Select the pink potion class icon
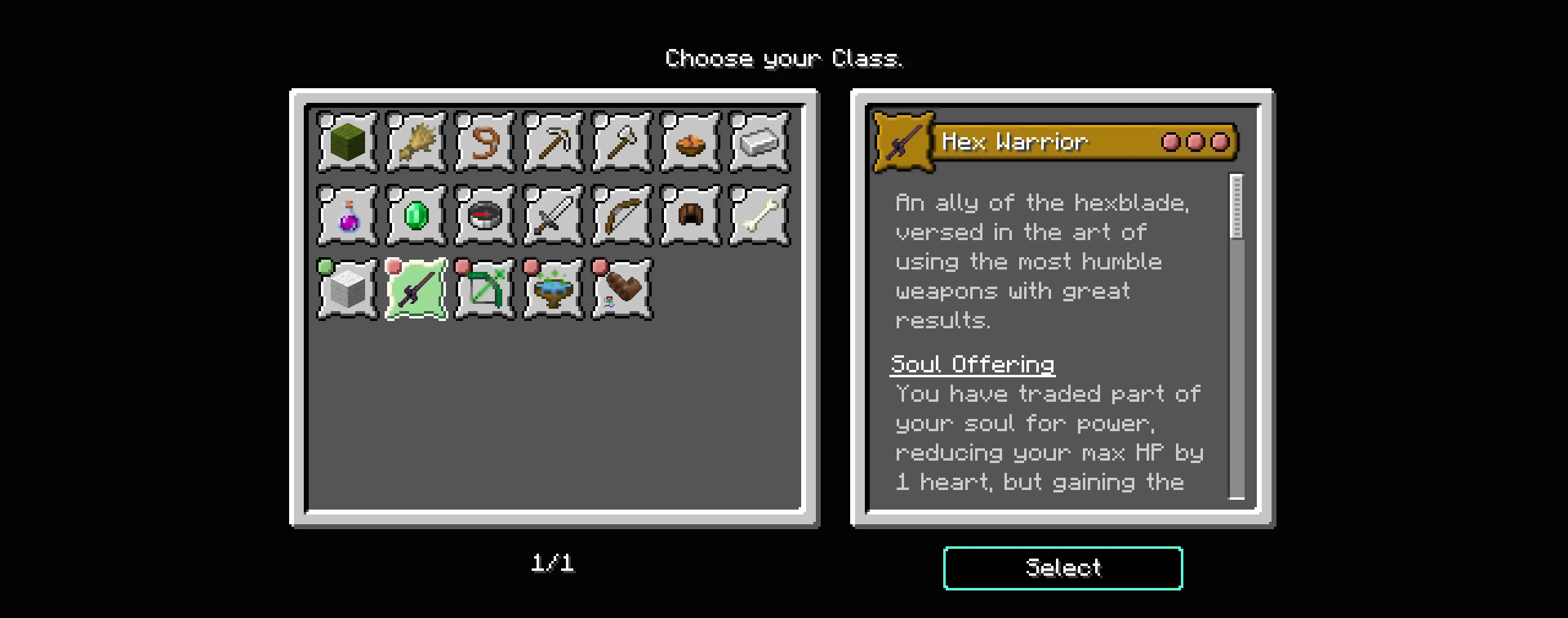 [347, 216]
